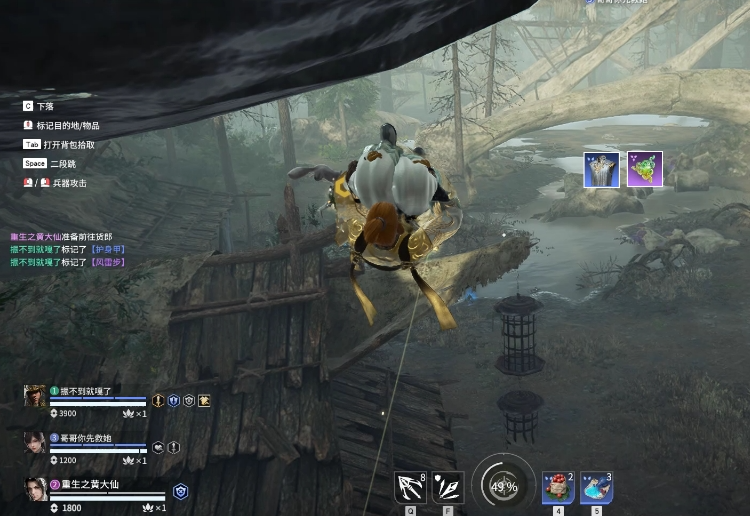The height and width of the screenshot is (516, 750).
Task: Activate the crystal shard ability icon
Action: pos(448,487)
